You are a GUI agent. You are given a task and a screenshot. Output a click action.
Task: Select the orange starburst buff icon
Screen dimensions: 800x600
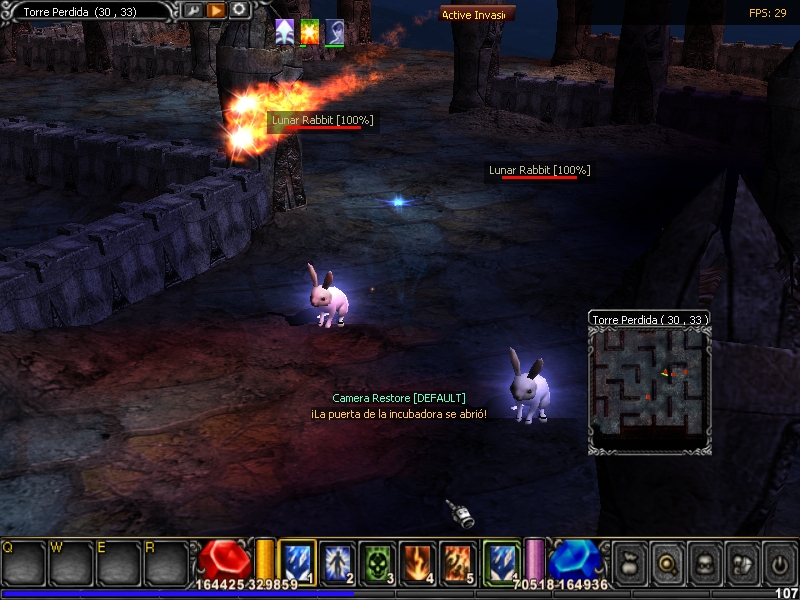pyautogui.click(x=310, y=31)
